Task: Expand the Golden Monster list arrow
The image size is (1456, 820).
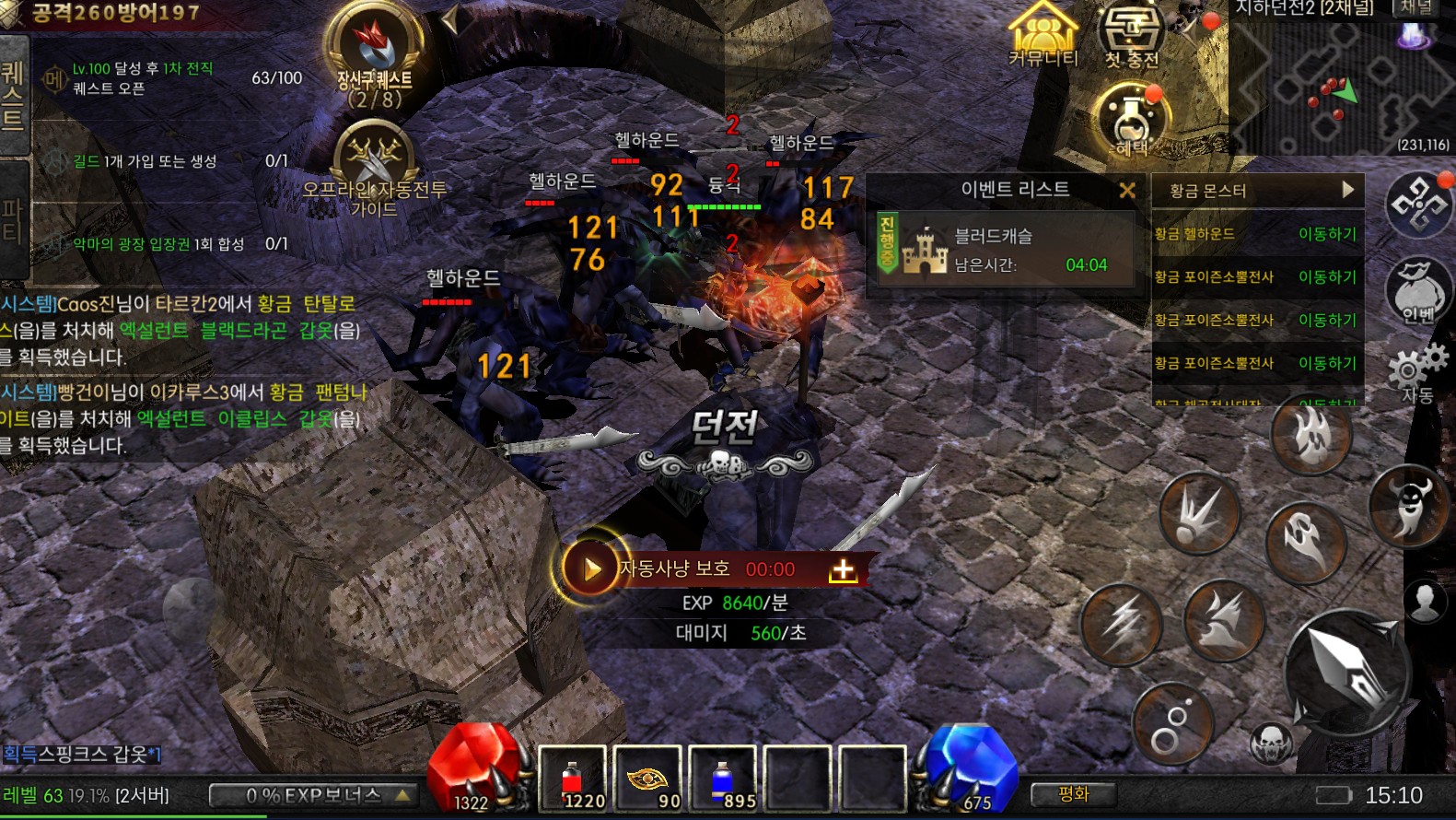Action: pyautogui.click(x=1347, y=190)
